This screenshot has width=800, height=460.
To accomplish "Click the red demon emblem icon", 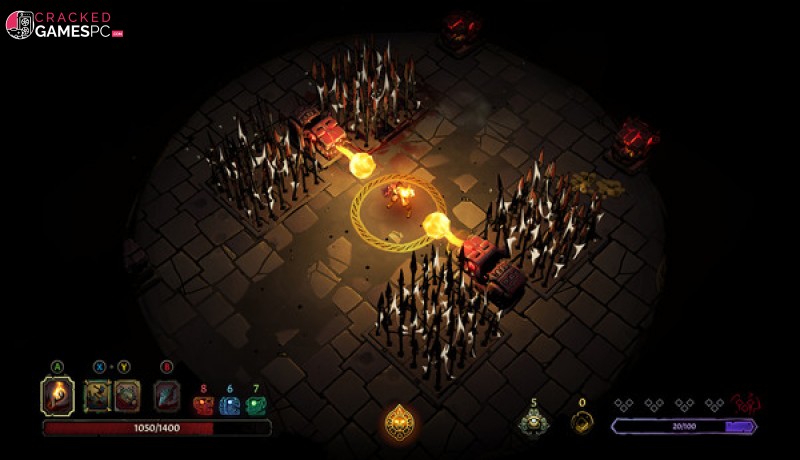I will (x=745, y=404).
